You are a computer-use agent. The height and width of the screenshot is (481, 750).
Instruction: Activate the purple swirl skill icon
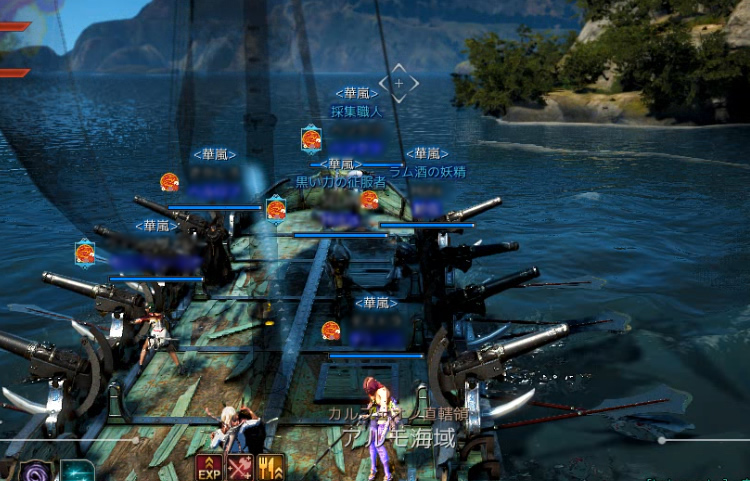pyautogui.click(x=38, y=472)
